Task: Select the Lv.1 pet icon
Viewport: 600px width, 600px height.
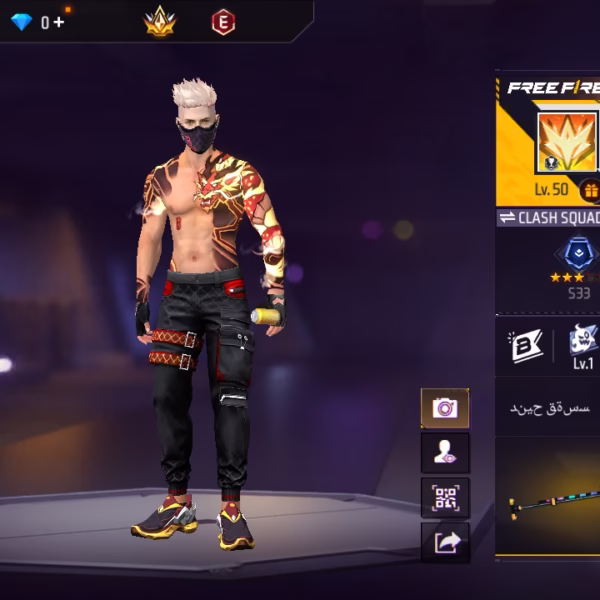Action: (x=583, y=343)
